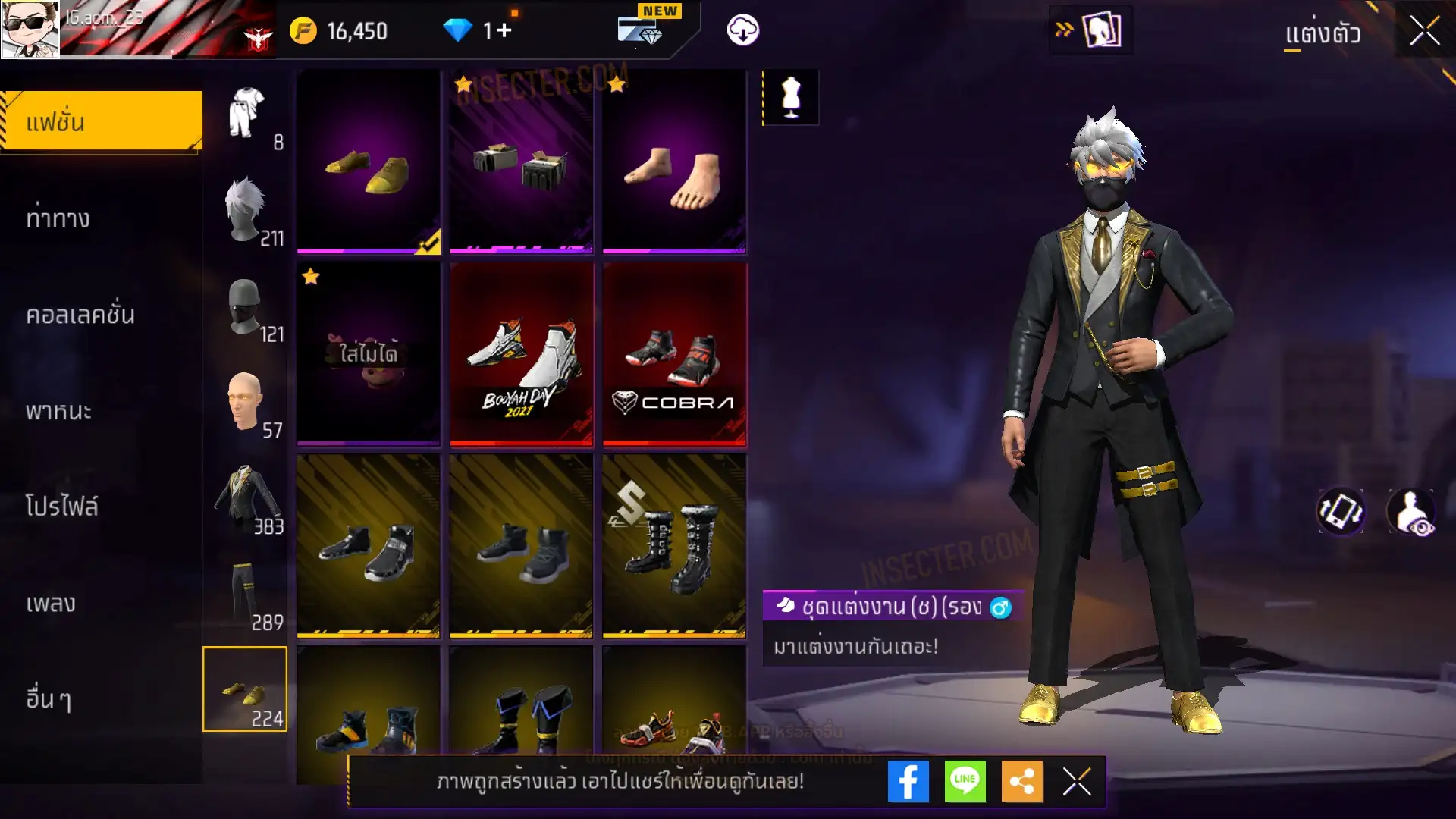Select the พาหนะ (Vehicle) tab
This screenshot has width=1456, height=819.
coord(58,411)
